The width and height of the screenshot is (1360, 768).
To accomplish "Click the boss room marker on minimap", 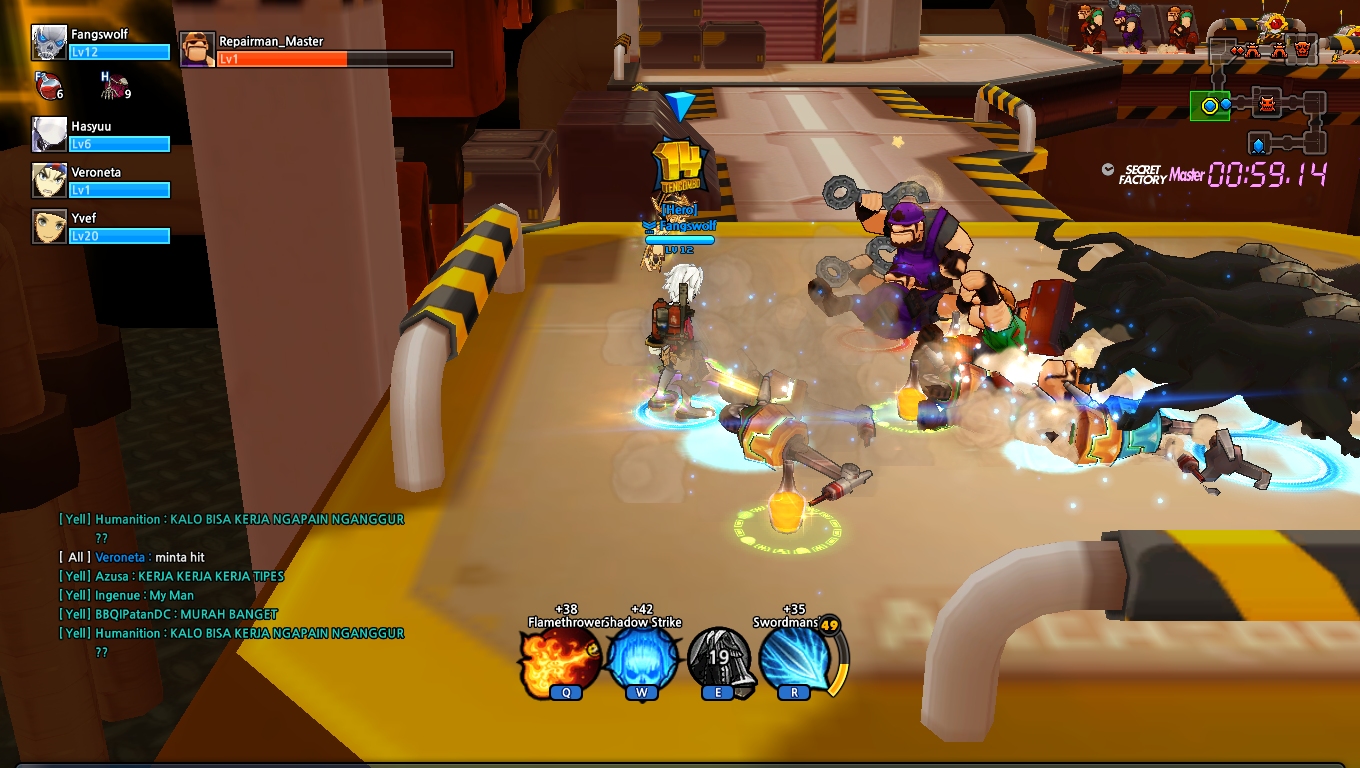I will pyautogui.click(x=1302, y=48).
